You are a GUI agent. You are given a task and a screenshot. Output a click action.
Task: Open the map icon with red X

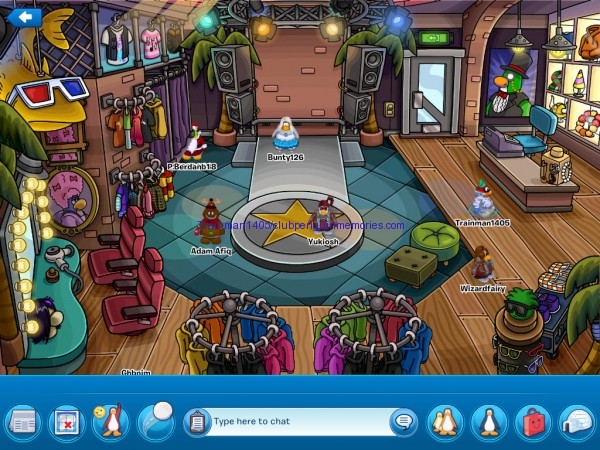point(65,422)
